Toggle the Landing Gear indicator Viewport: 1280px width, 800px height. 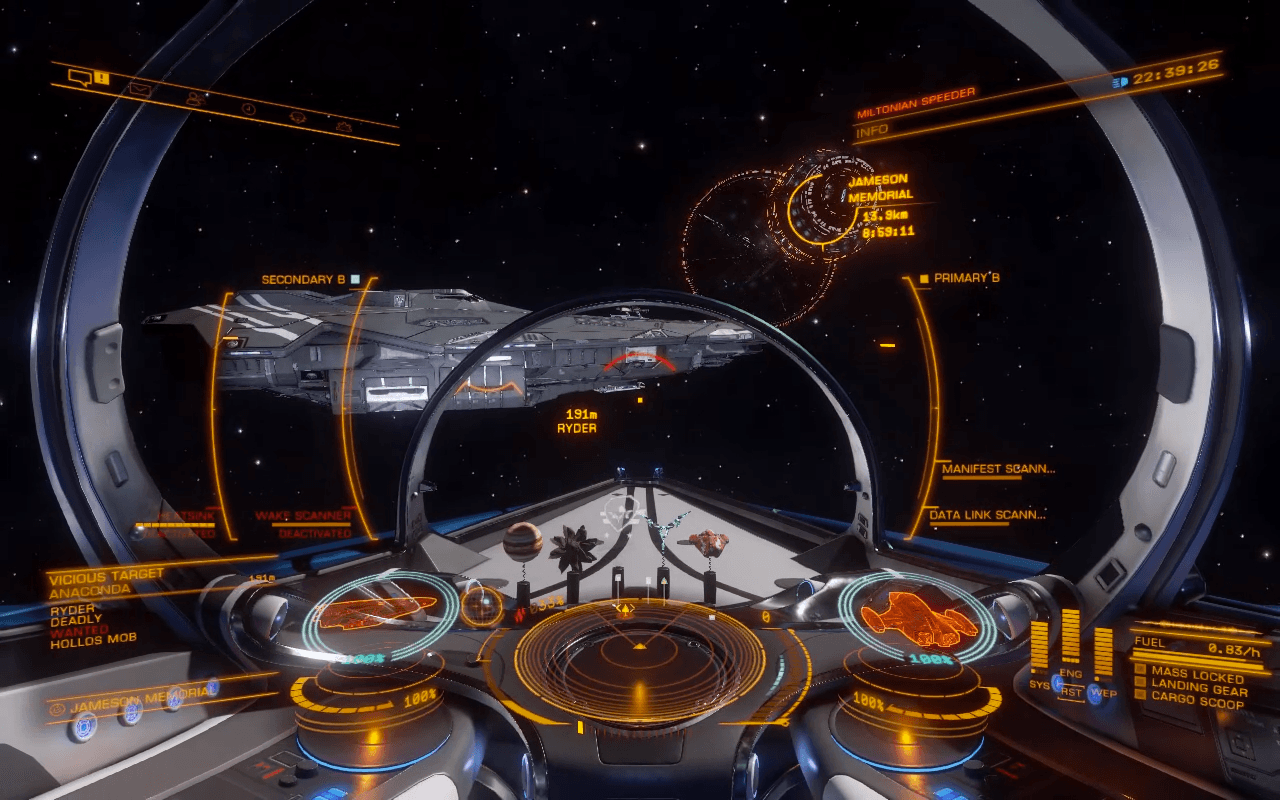[x=1199, y=688]
